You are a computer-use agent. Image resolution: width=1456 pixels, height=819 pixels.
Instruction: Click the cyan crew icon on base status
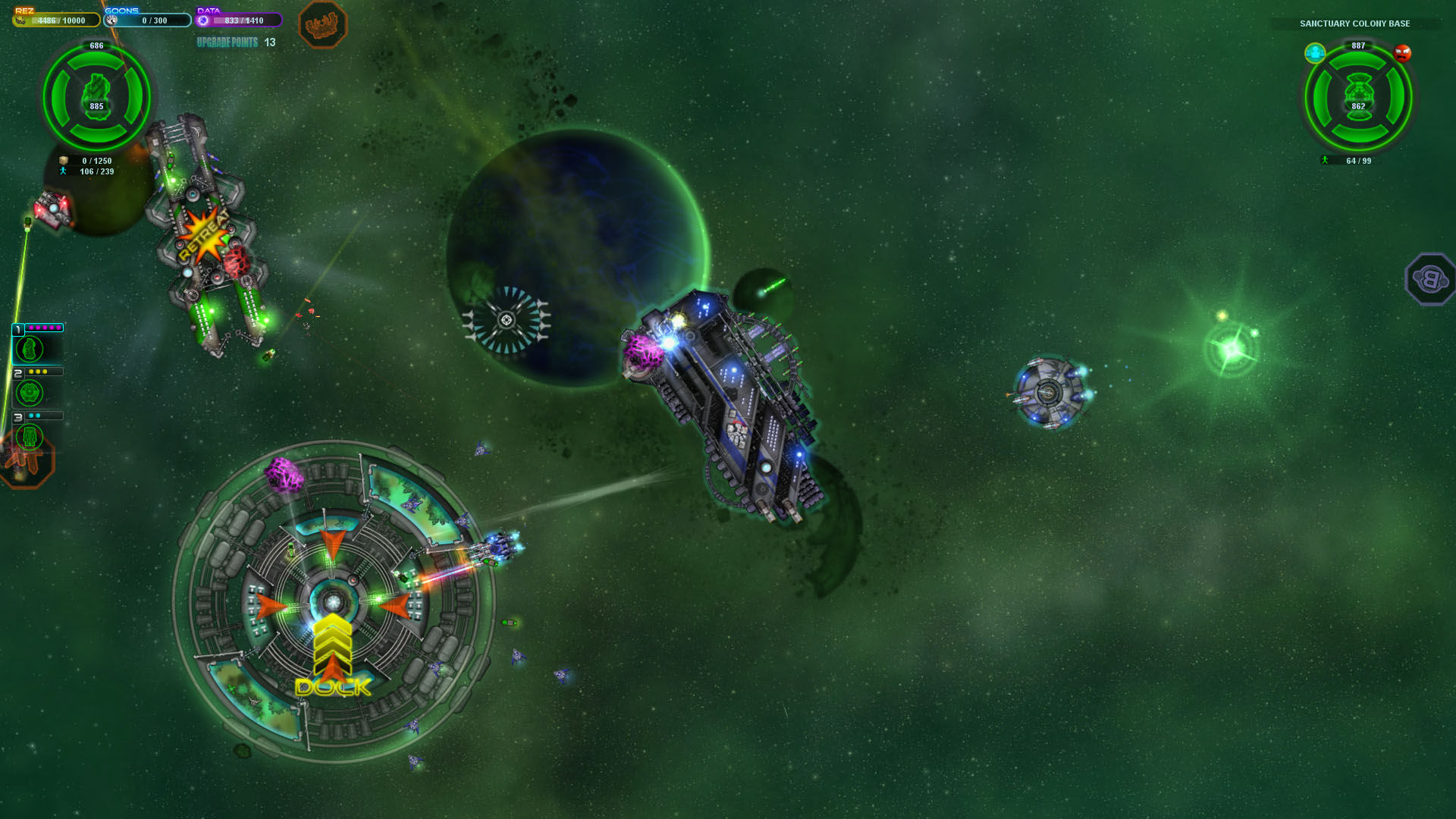[1315, 53]
